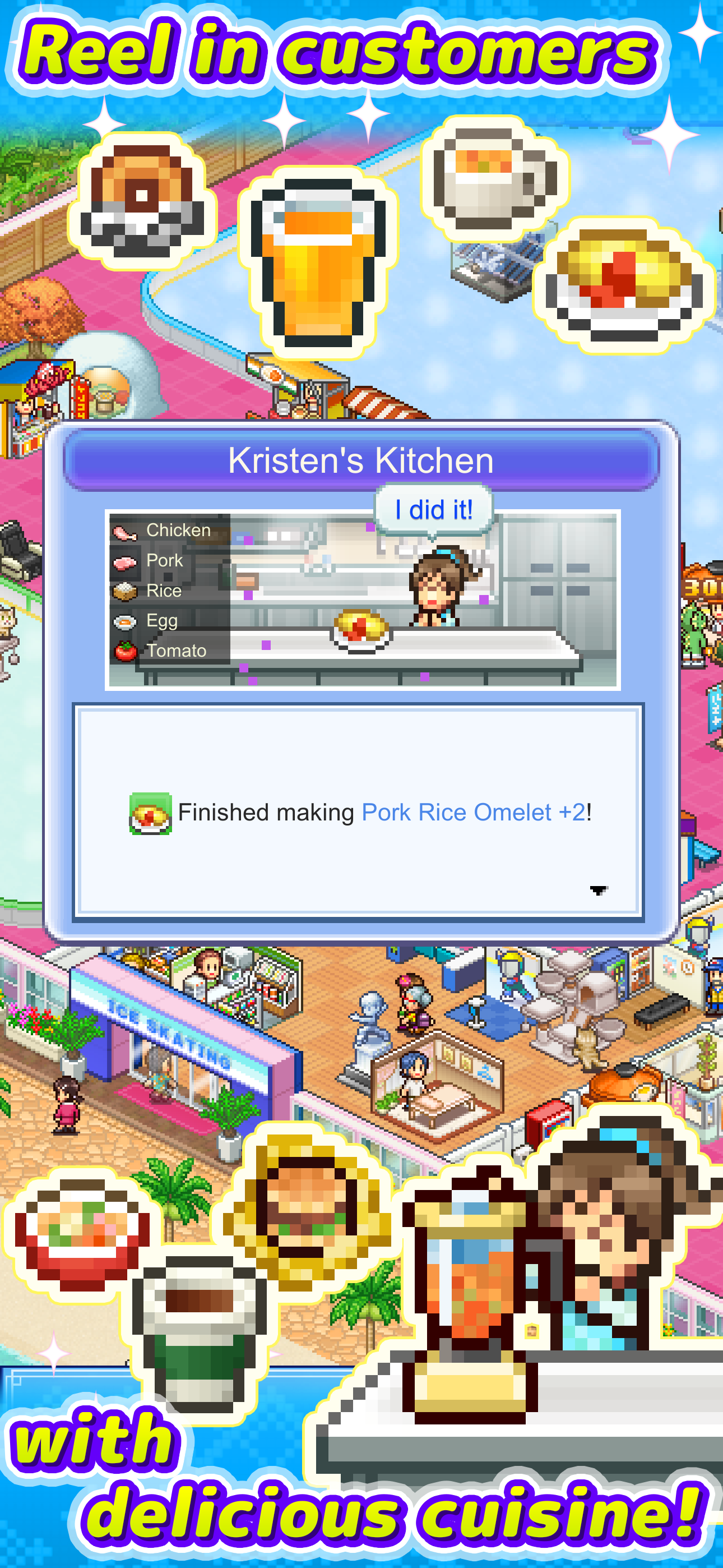The width and height of the screenshot is (723, 1568).
Task: Tap the Finished making Pork Rice Omelet message
Action: pyautogui.click(x=384, y=812)
